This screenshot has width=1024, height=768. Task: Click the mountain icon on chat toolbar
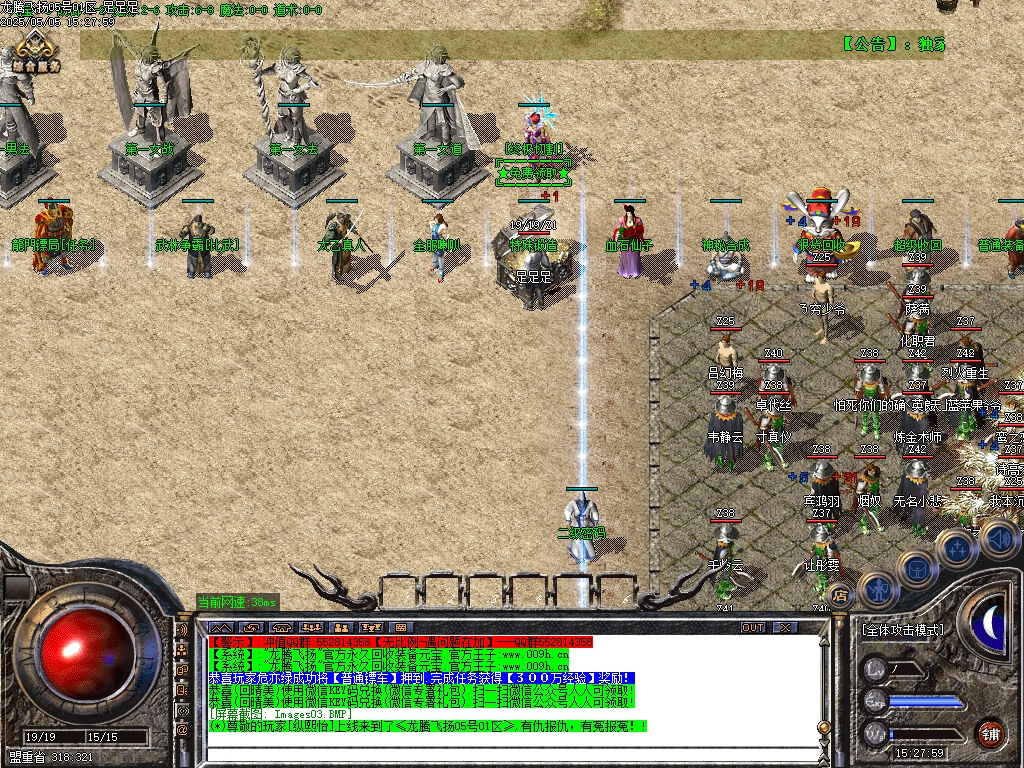[x=219, y=627]
